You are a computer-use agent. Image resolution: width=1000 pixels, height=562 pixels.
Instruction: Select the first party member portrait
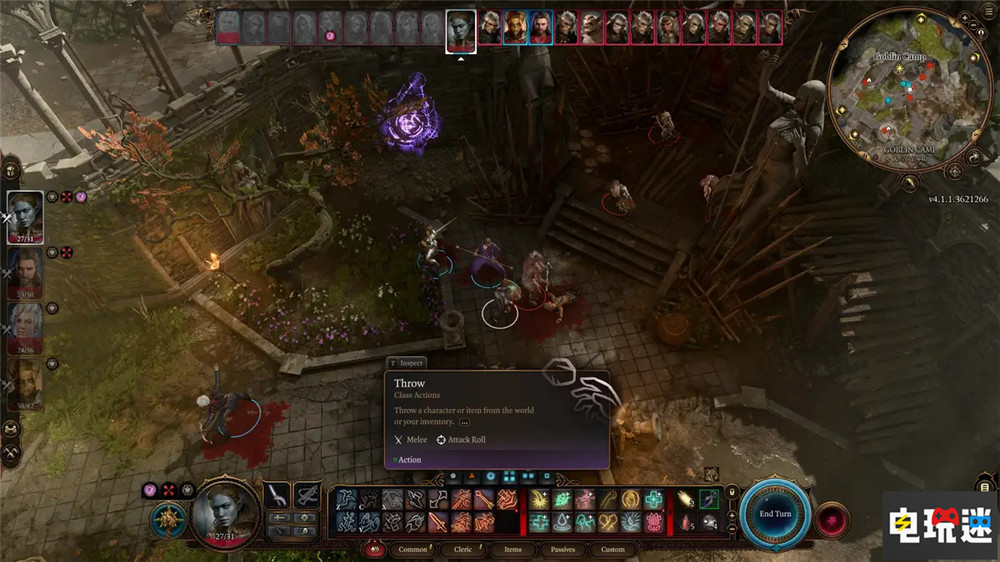(25, 217)
